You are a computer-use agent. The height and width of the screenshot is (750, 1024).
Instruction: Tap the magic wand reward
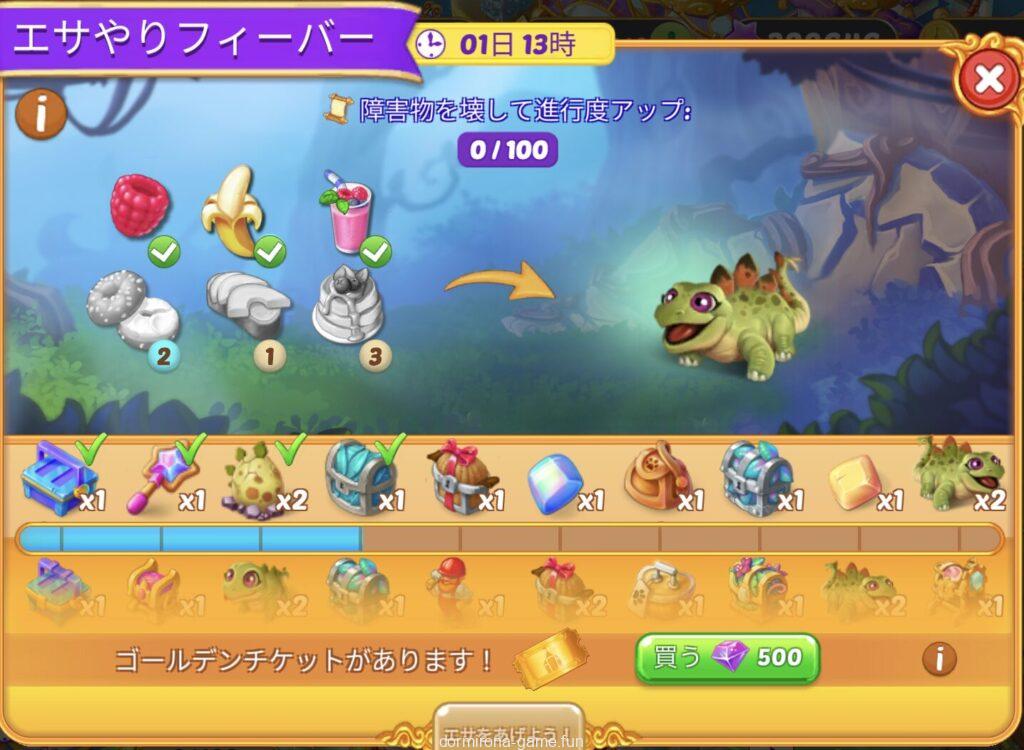tap(157, 477)
